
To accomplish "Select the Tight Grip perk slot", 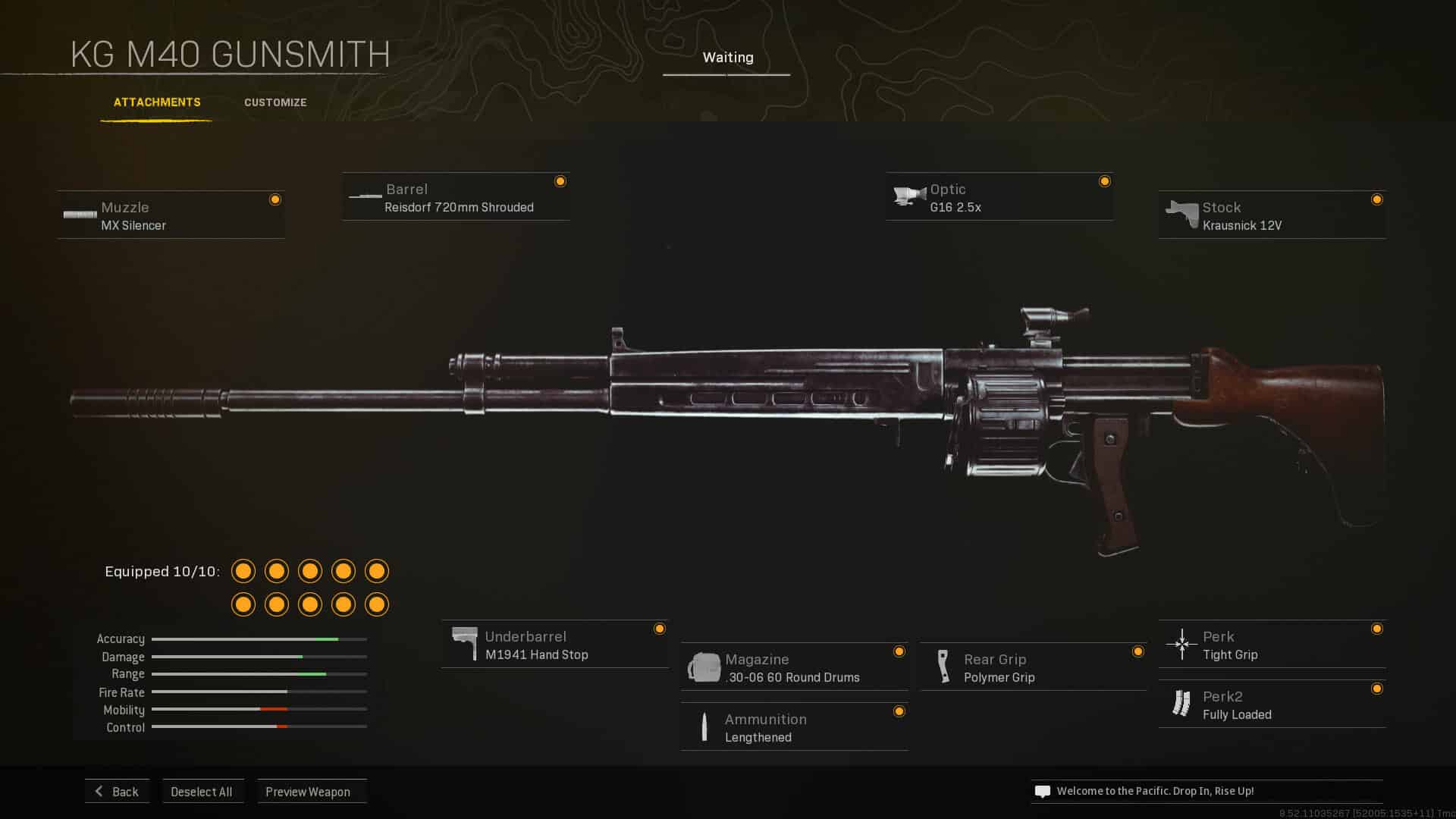I will pos(1272,645).
